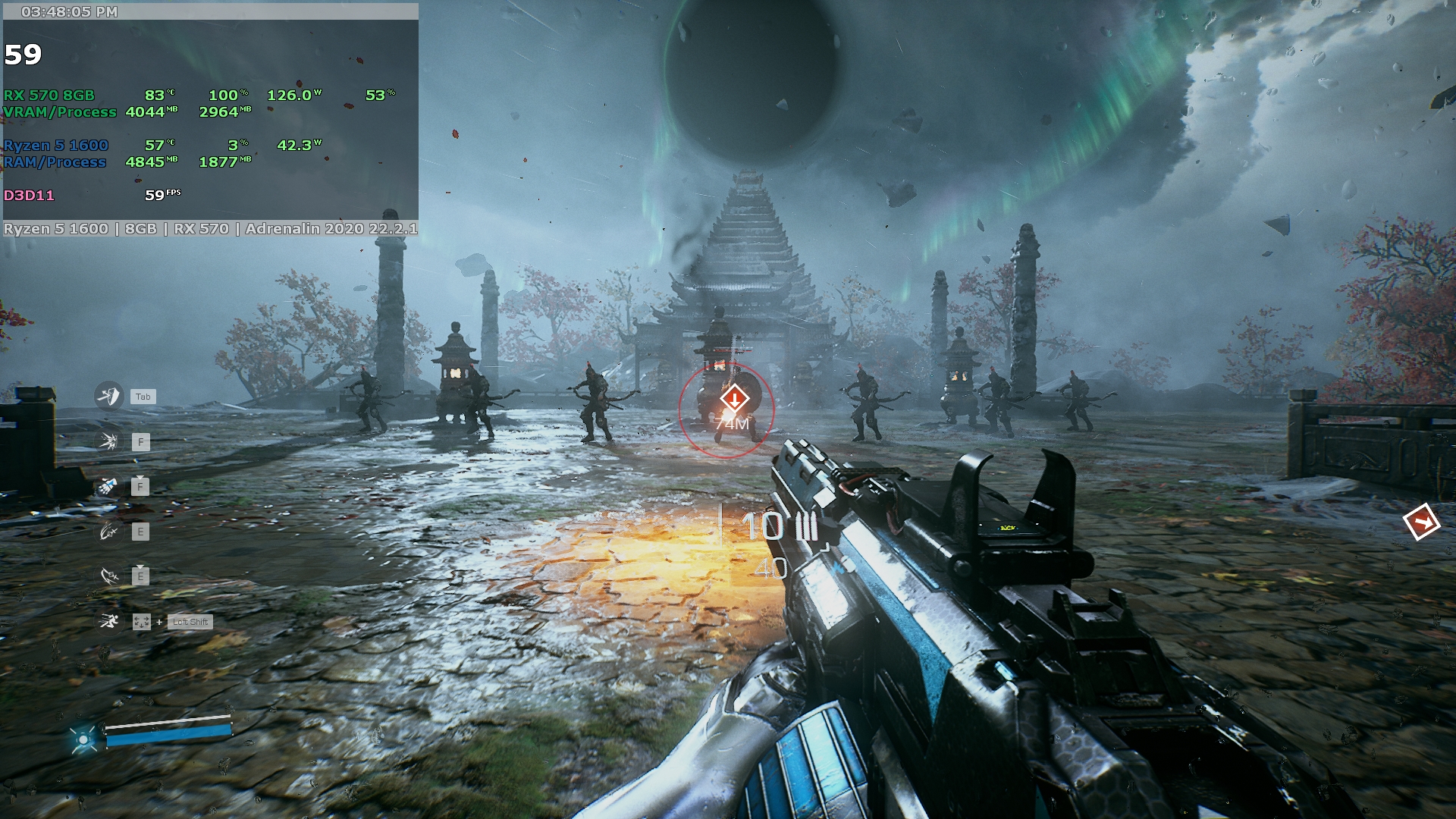Use the upward sword swipe skill icon

(108, 532)
